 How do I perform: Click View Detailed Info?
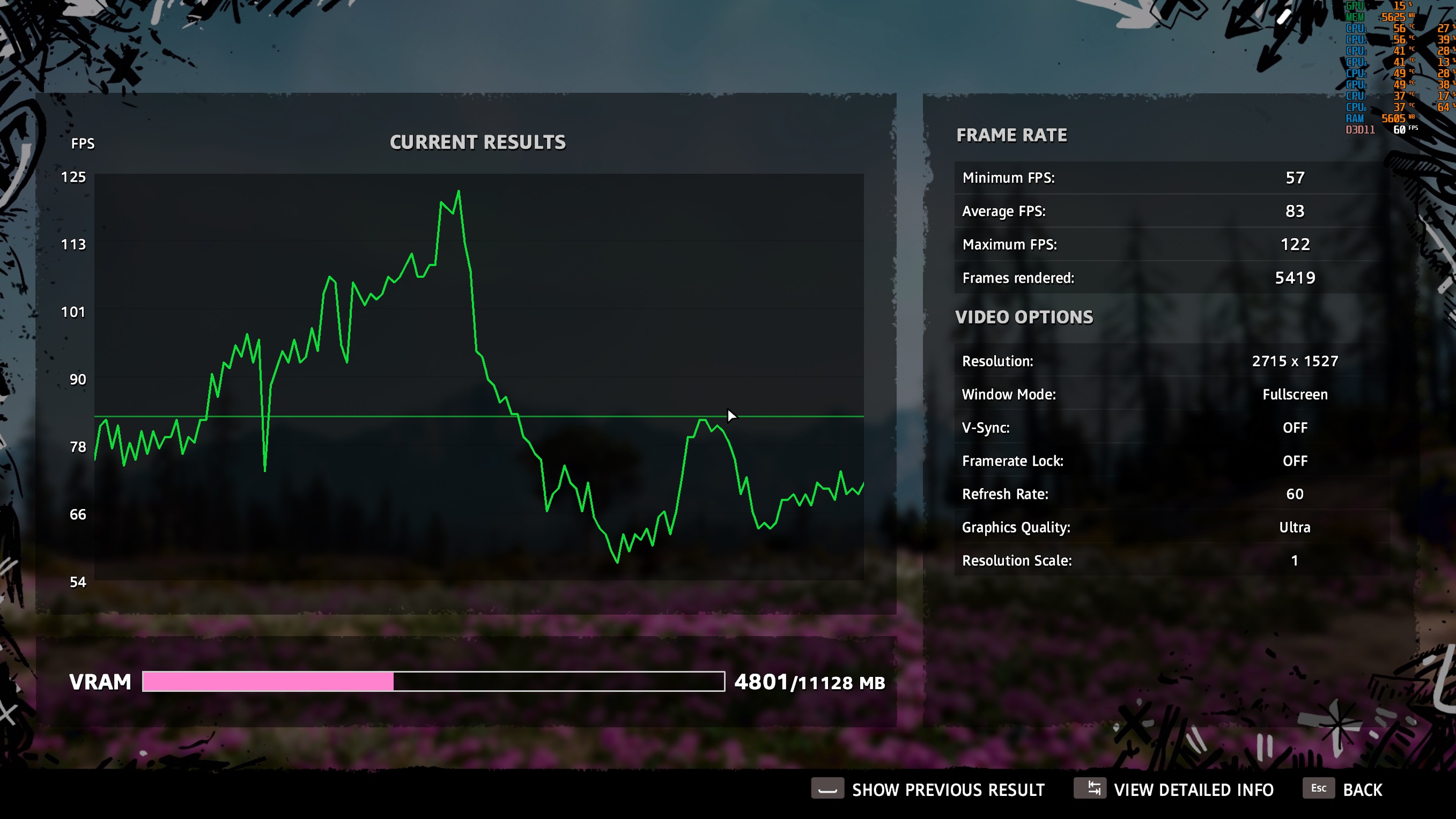pos(1194,789)
